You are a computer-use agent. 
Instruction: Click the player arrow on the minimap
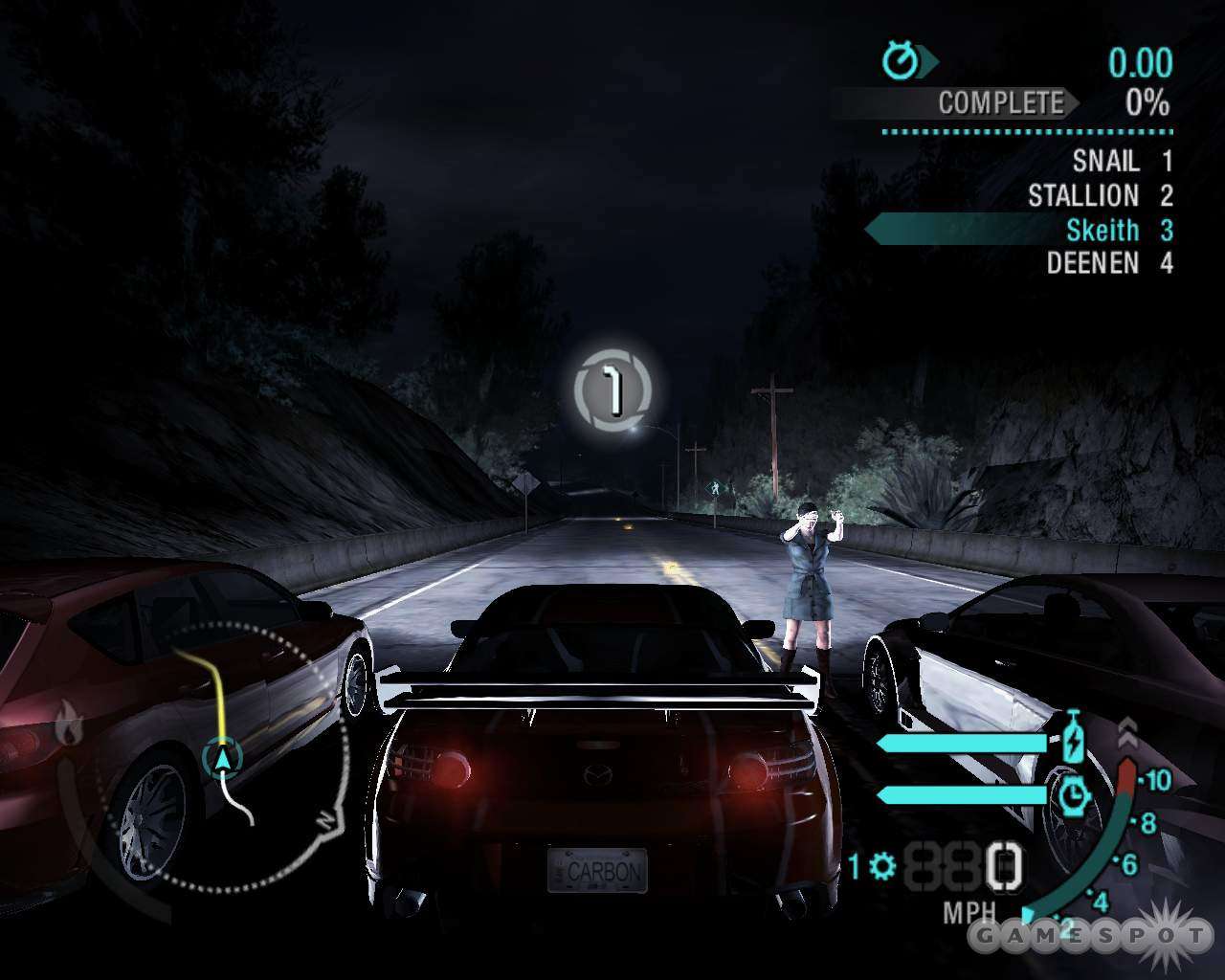pos(223,756)
